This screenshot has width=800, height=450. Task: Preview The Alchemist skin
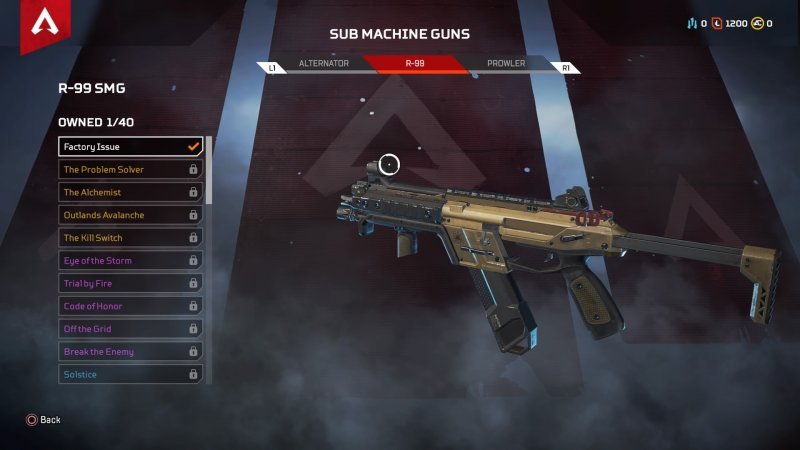tap(130, 192)
